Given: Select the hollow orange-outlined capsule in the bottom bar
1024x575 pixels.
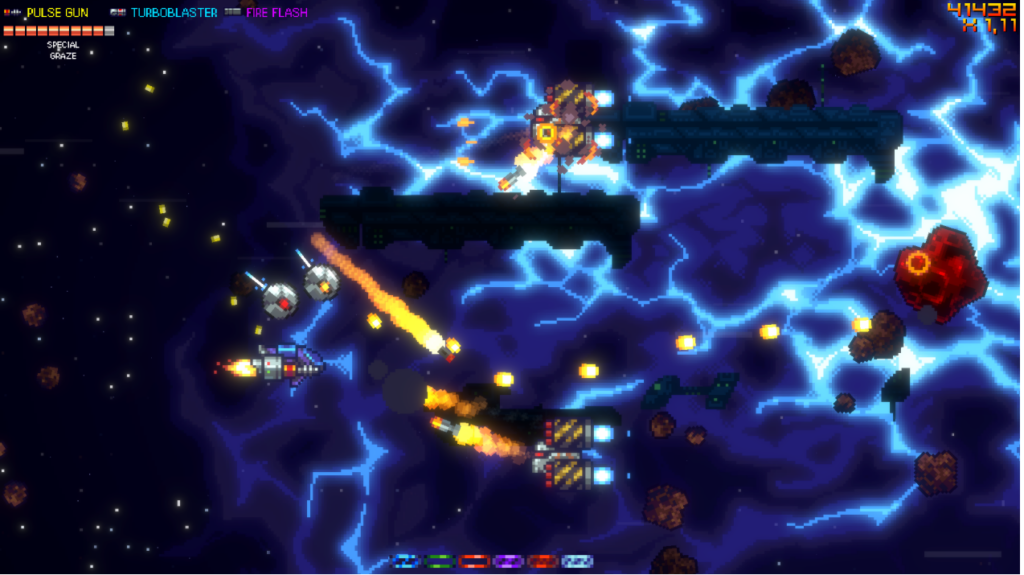Looking at the screenshot, I should pyautogui.click(x=474, y=561).
